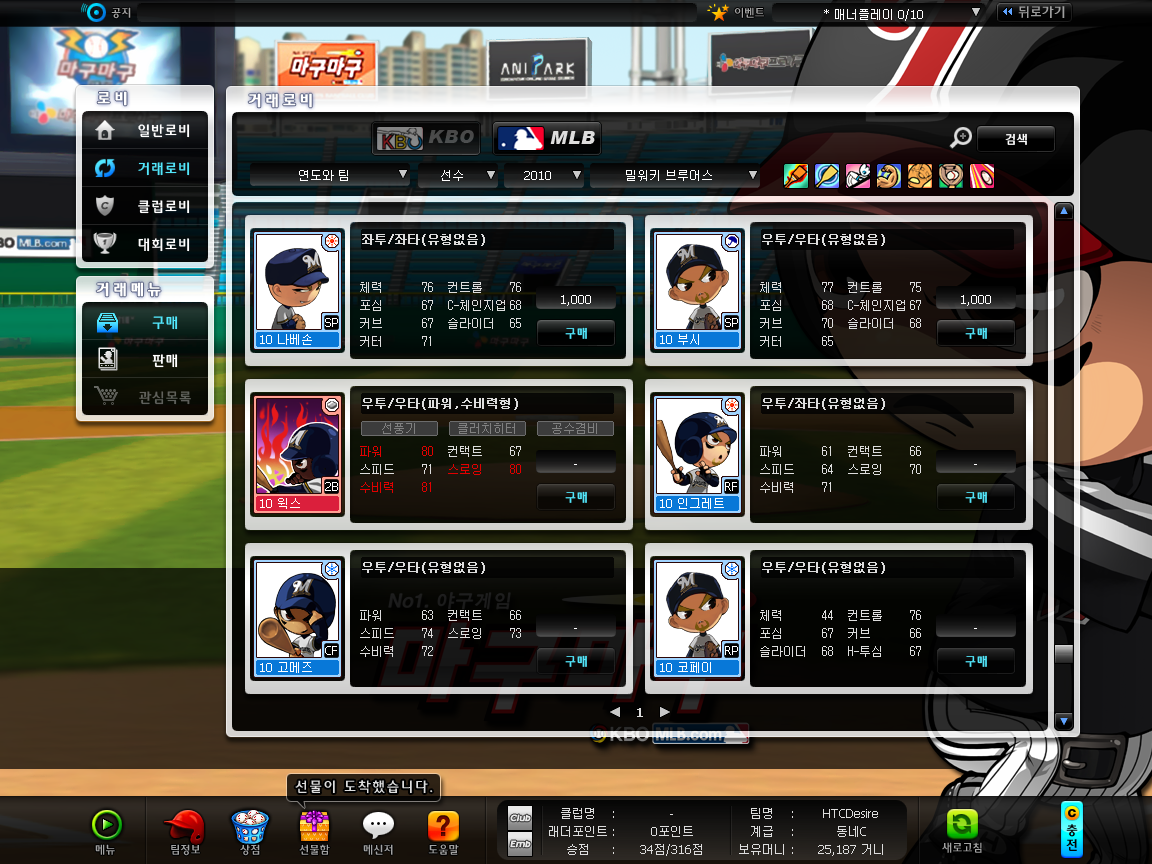This screenshot has width=1152, height=864.
Task: Switch to the 클럽로비 lobby
Action: 145,206
